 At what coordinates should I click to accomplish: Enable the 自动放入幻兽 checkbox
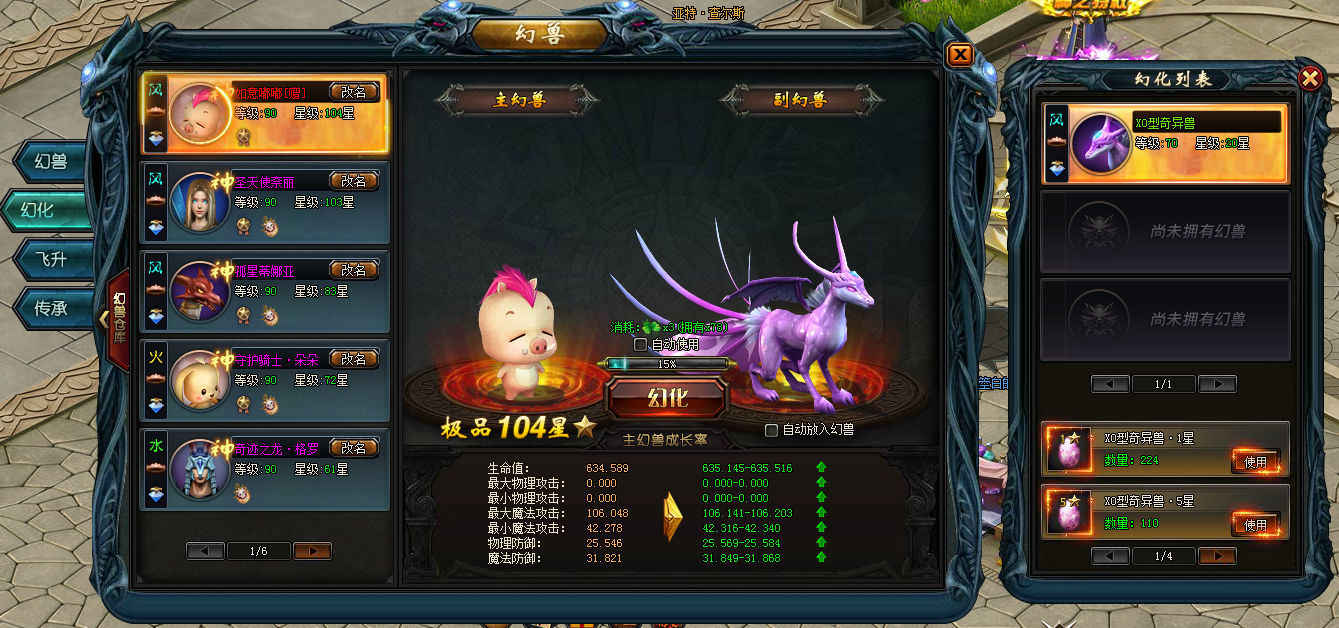pos(771,430)
